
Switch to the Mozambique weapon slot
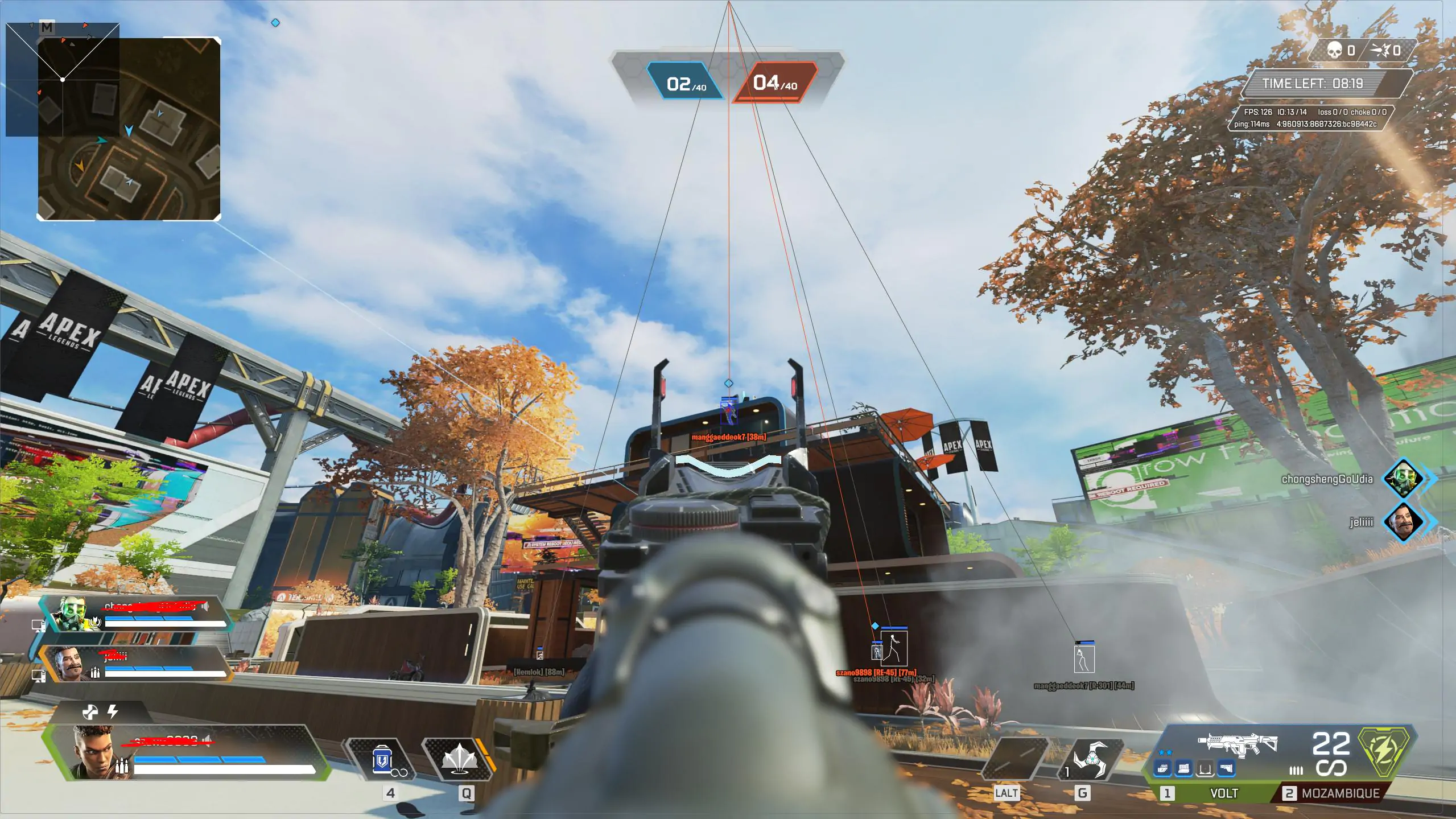pos(1333,793)
